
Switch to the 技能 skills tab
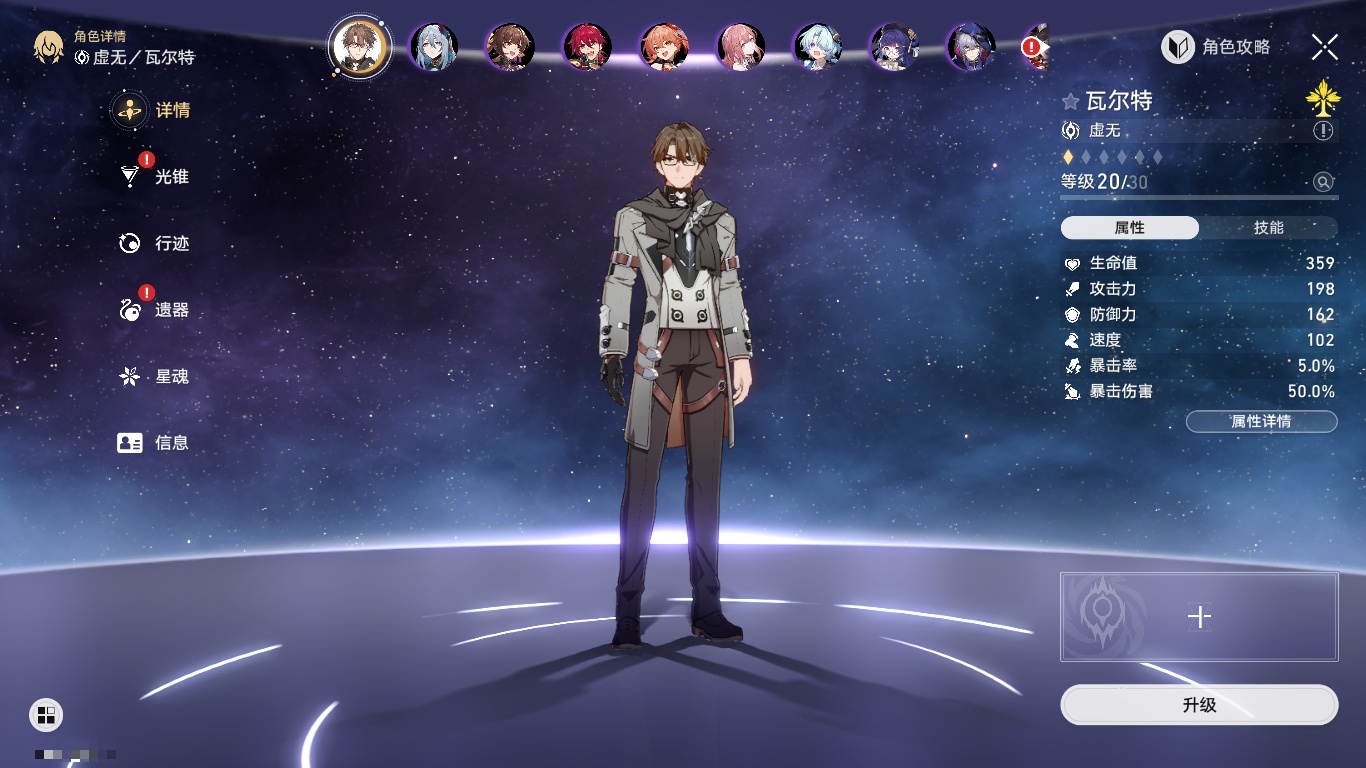coord(1268,228)
